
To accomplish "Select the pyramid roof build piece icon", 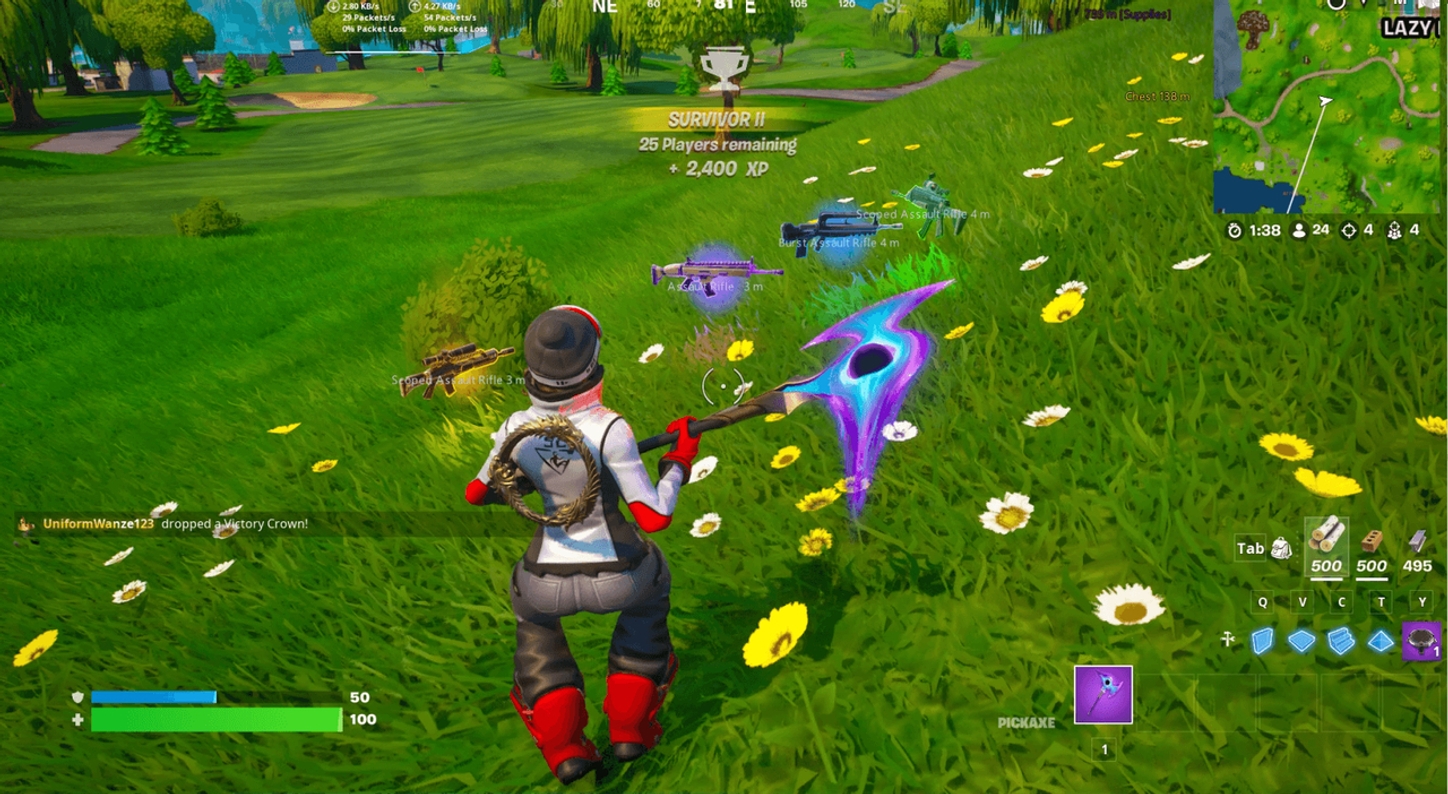I will click(x=1379, y=640).
